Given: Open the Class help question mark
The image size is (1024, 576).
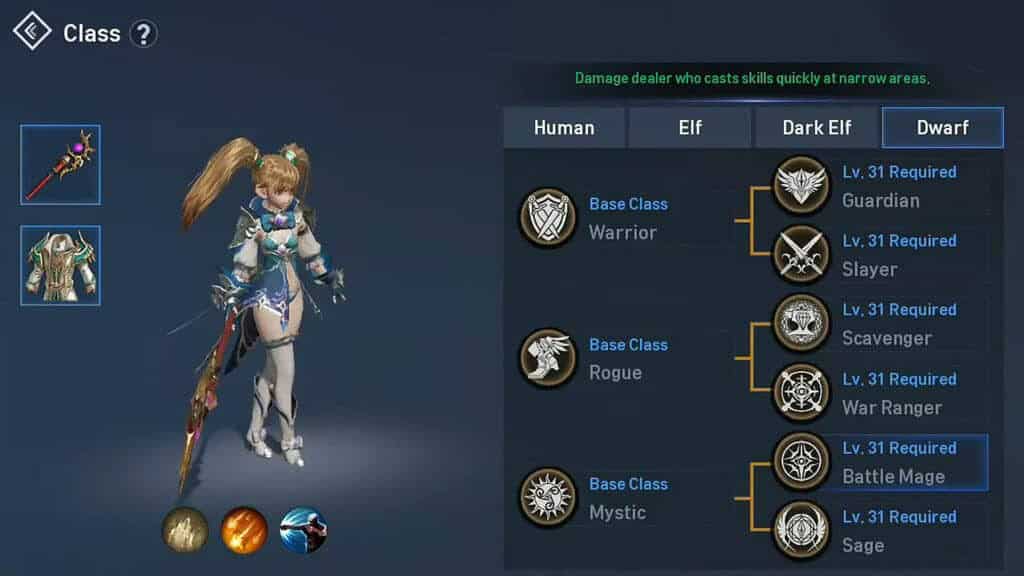Looking at the screenshot, I should coord(144,34).
